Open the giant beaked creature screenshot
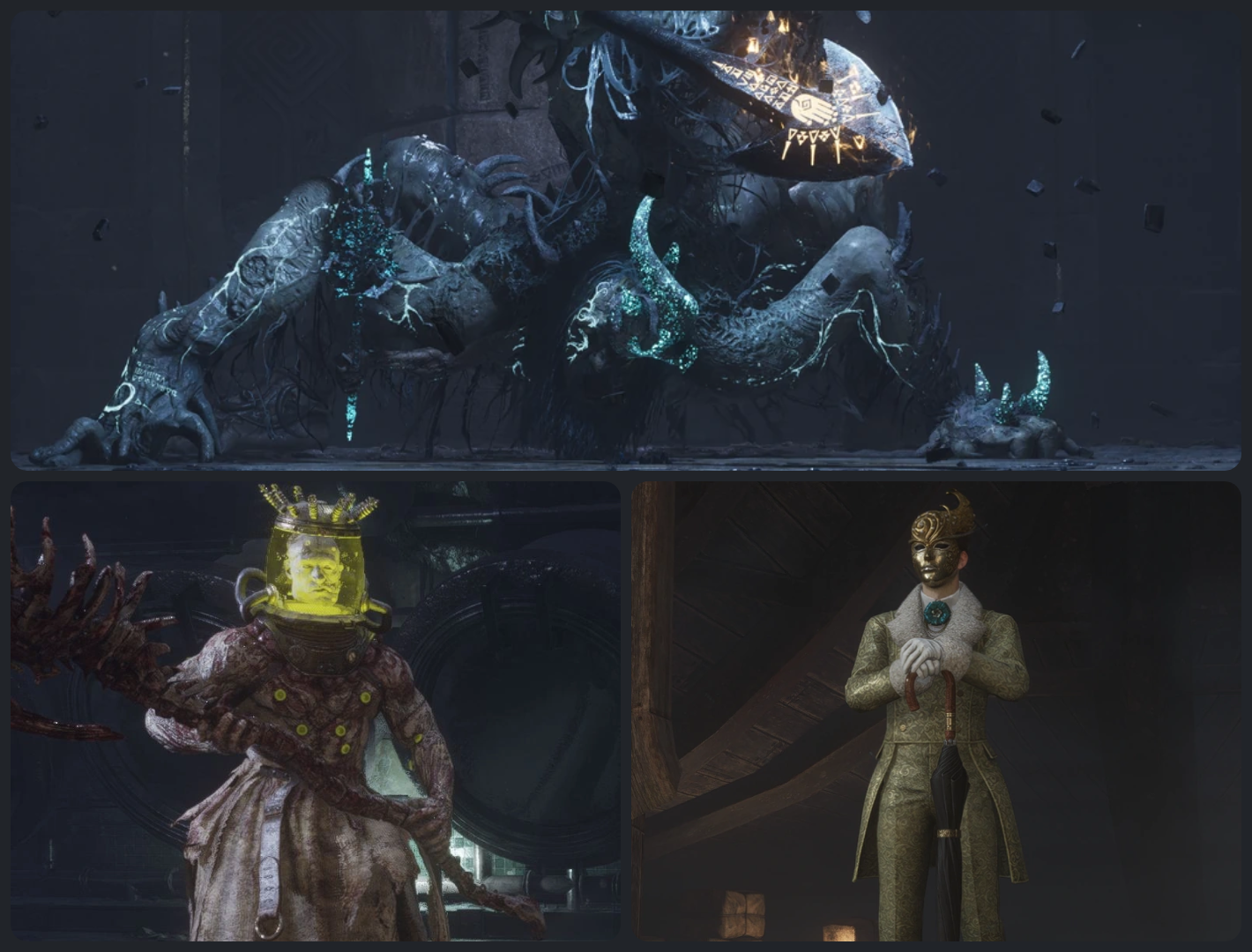This screenshot has height=952, width=1252. [x=625, y=240]
